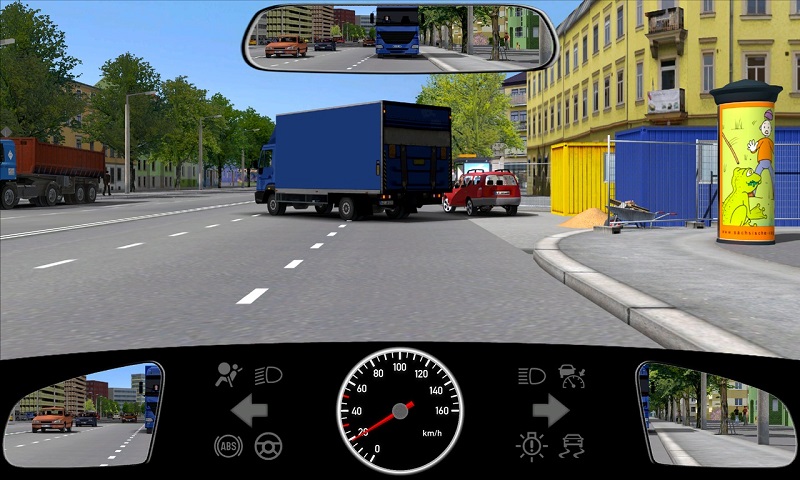Activate the right turn signal arrow
This screenshot has width=800, height=480.
(x=551, y=410)
